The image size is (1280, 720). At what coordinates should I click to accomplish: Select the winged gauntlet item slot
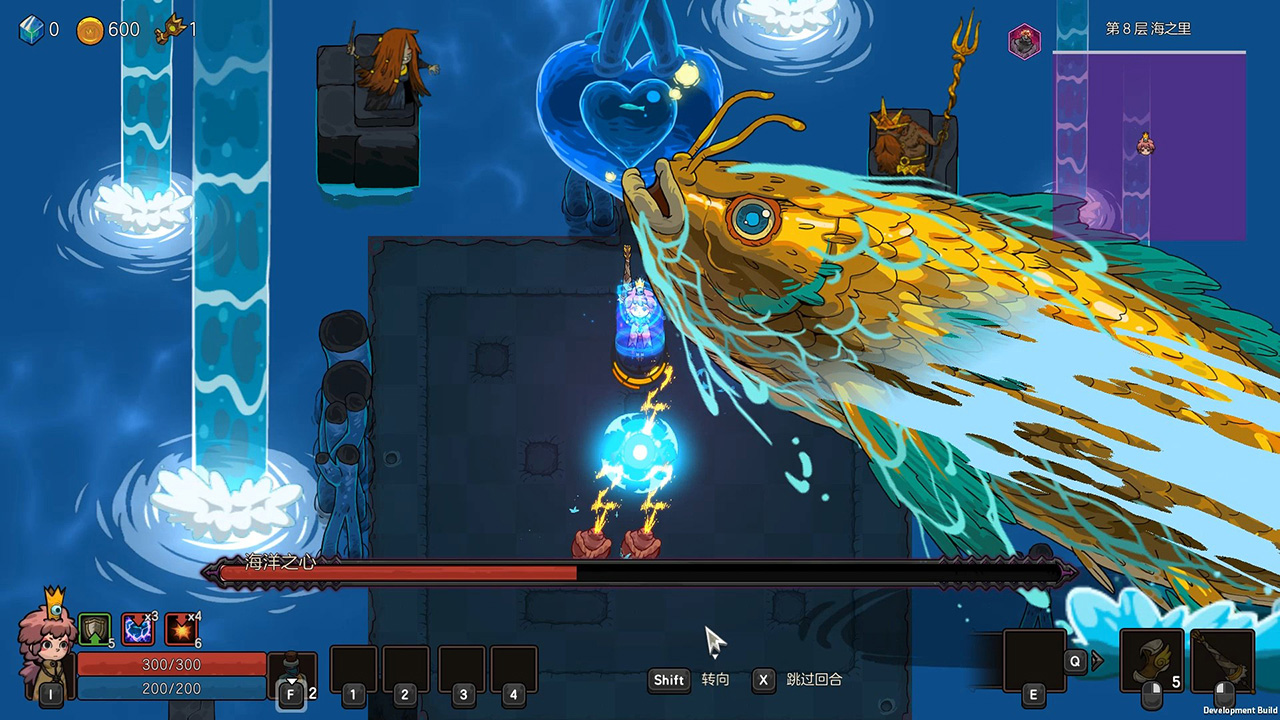(1151, 659)
